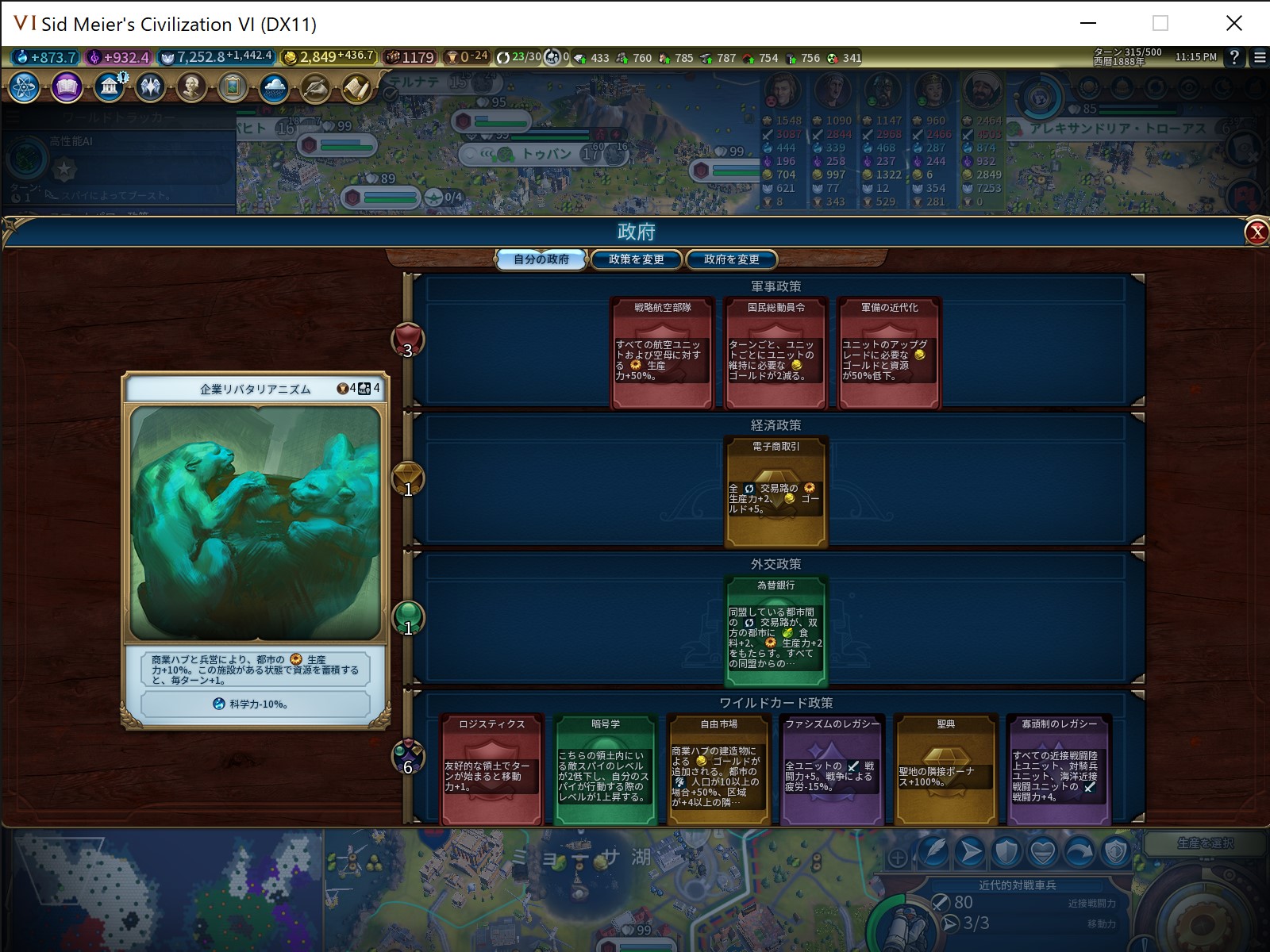This screenshot has height=952, width=1270.
Task: Open the technology tree
Action: [23, 87]
